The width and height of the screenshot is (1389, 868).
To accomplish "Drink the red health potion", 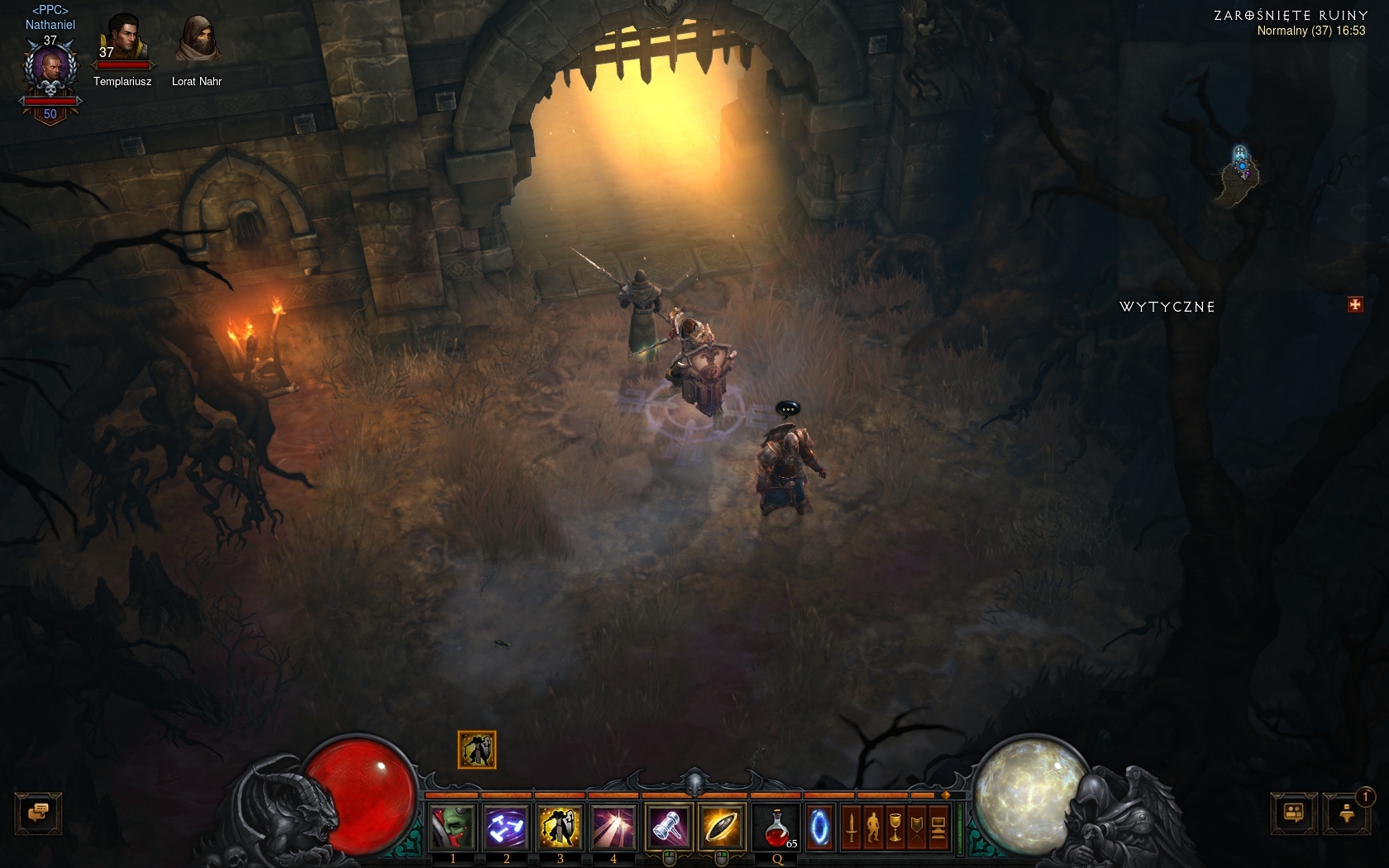I will coord(777,827).
